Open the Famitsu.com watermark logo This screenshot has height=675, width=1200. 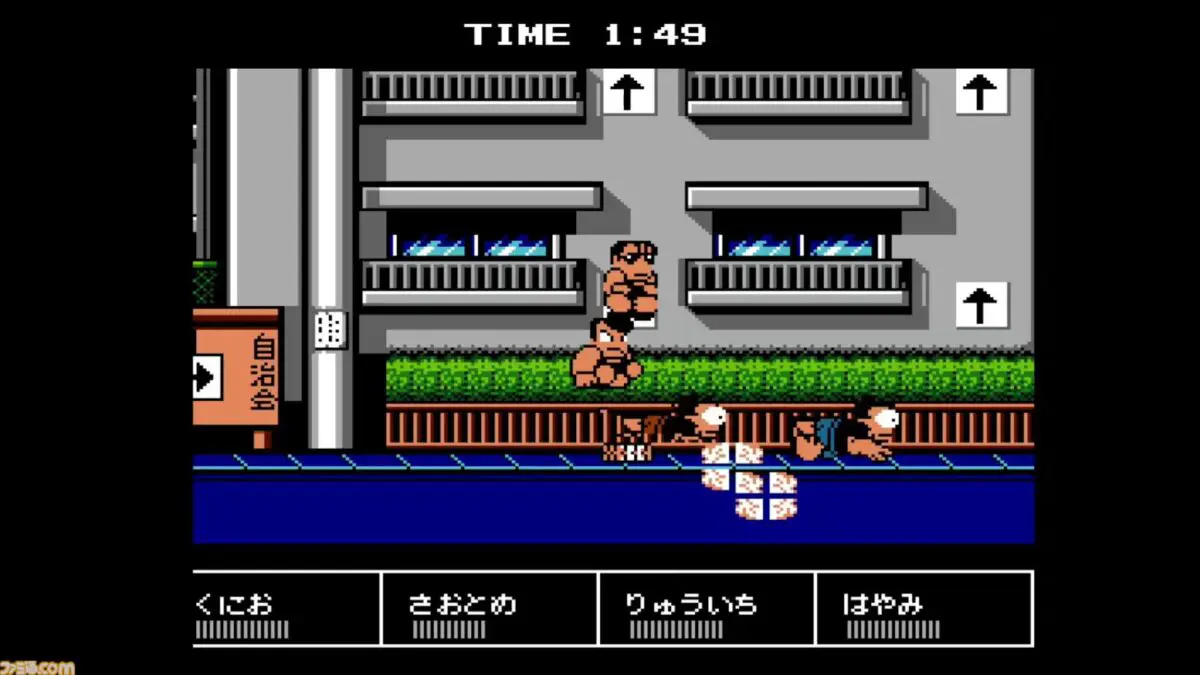[37, 666]
